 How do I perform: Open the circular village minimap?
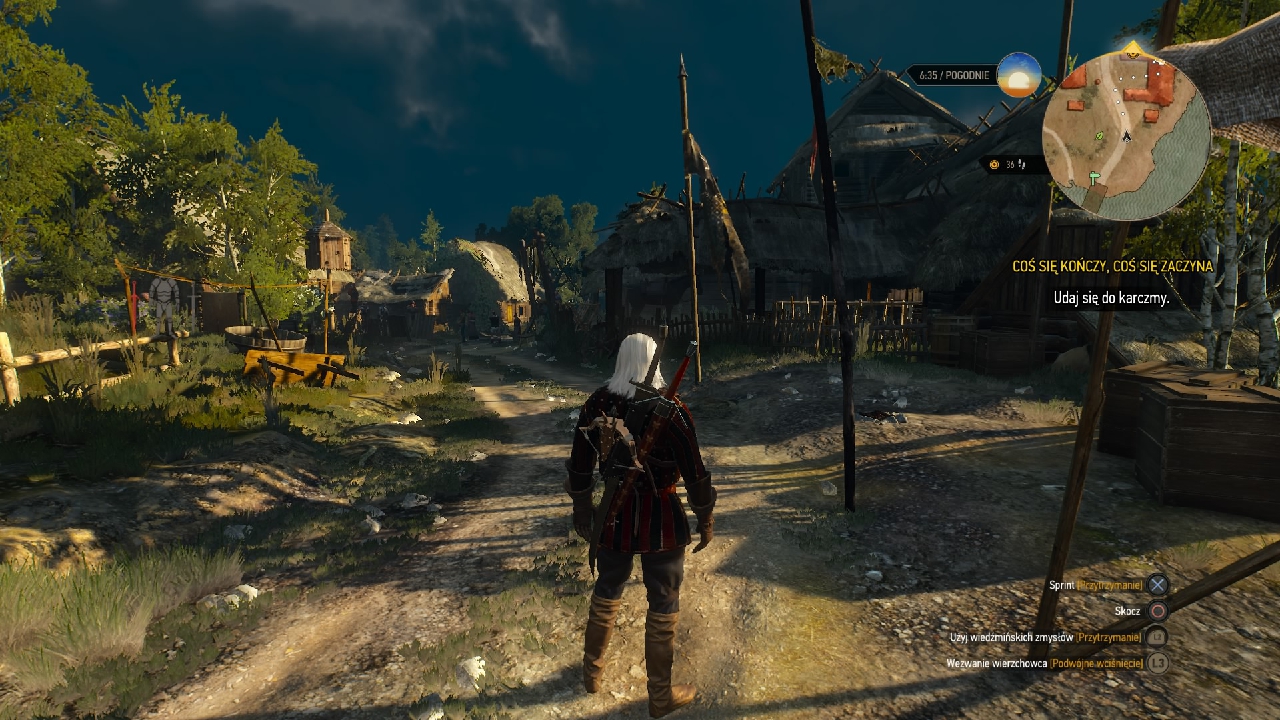pos(1126,134)
